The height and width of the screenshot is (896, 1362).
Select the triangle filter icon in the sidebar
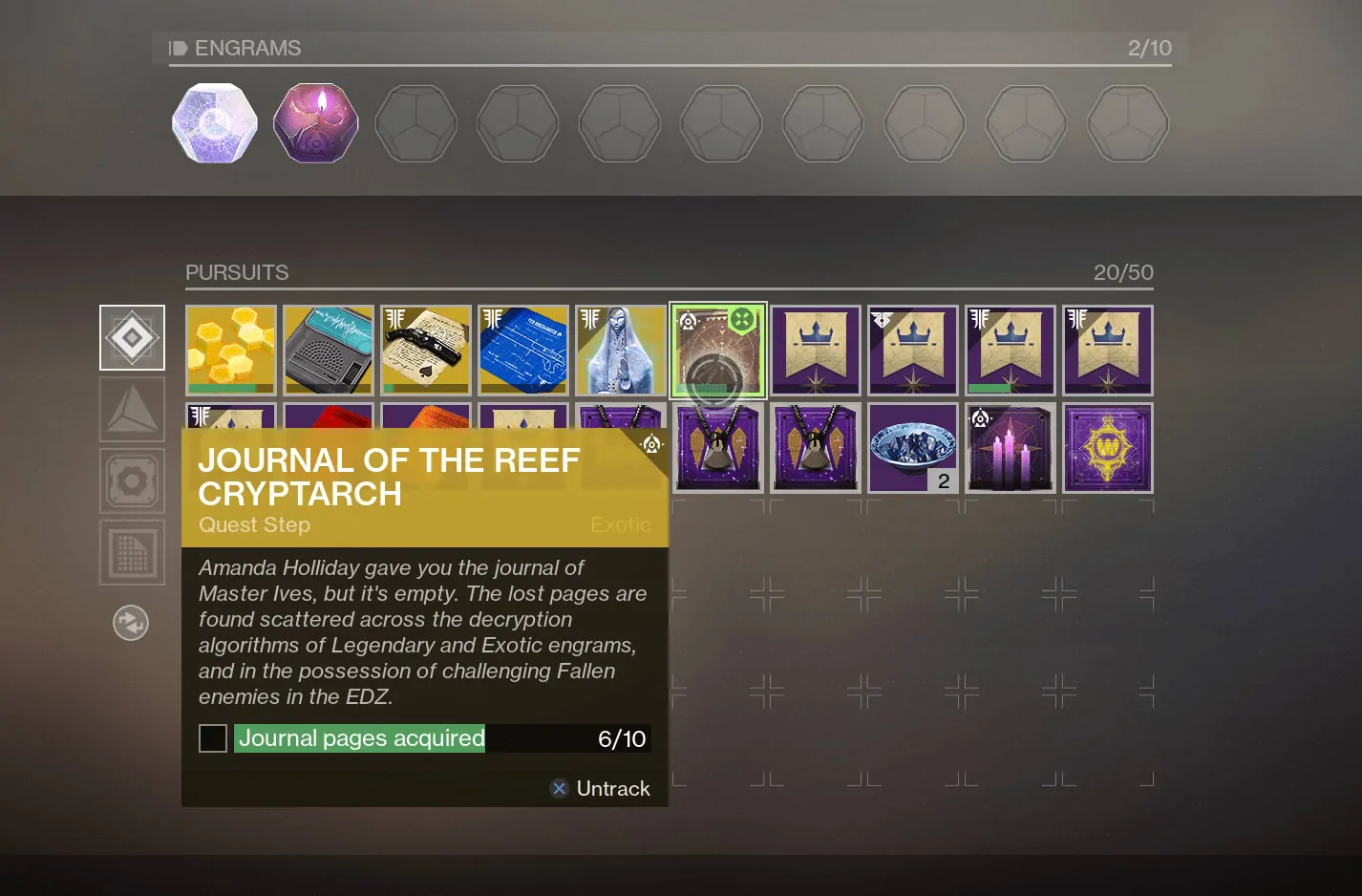tap(132, 409)
